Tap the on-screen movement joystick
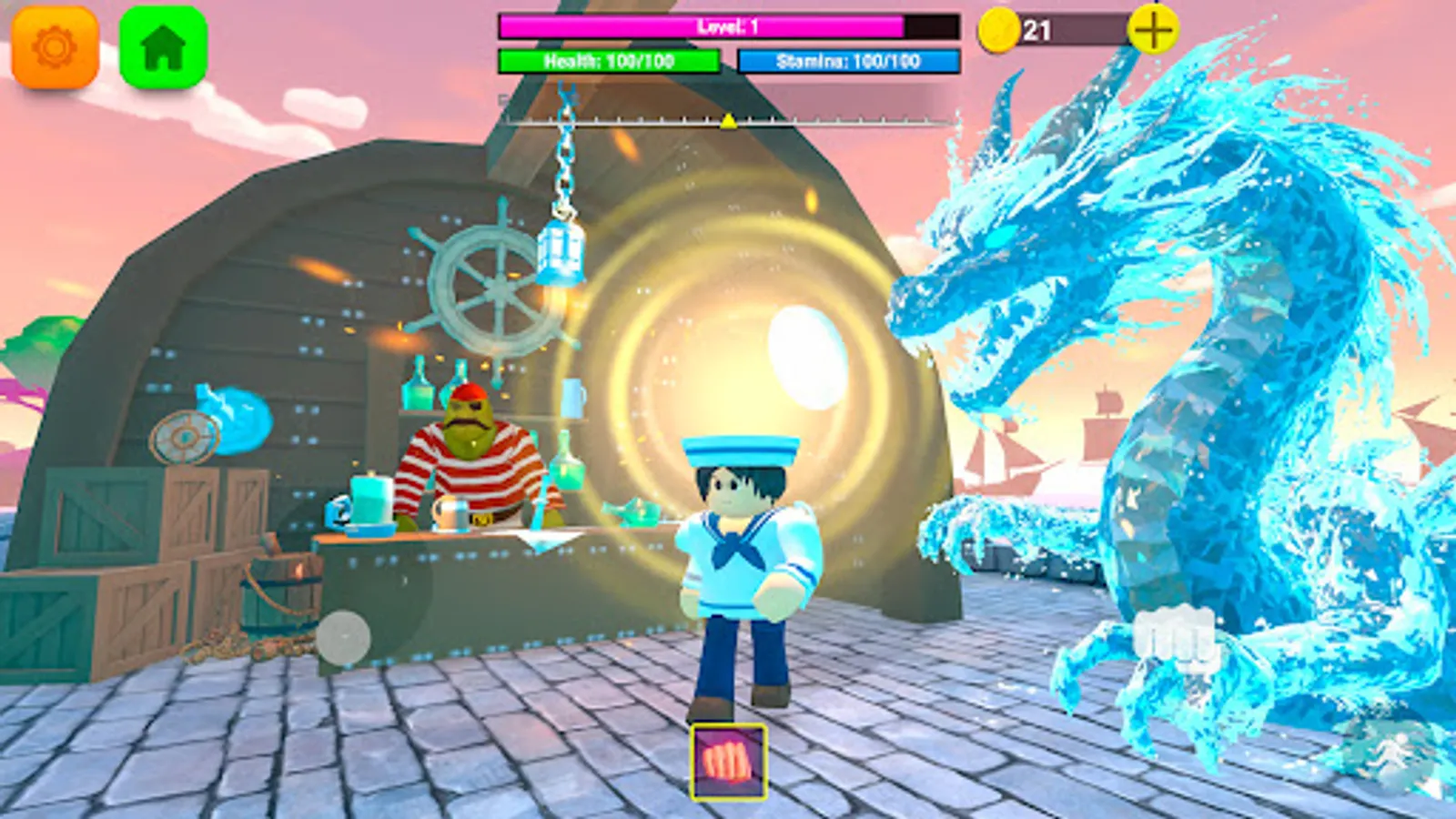 pos(344,637)
